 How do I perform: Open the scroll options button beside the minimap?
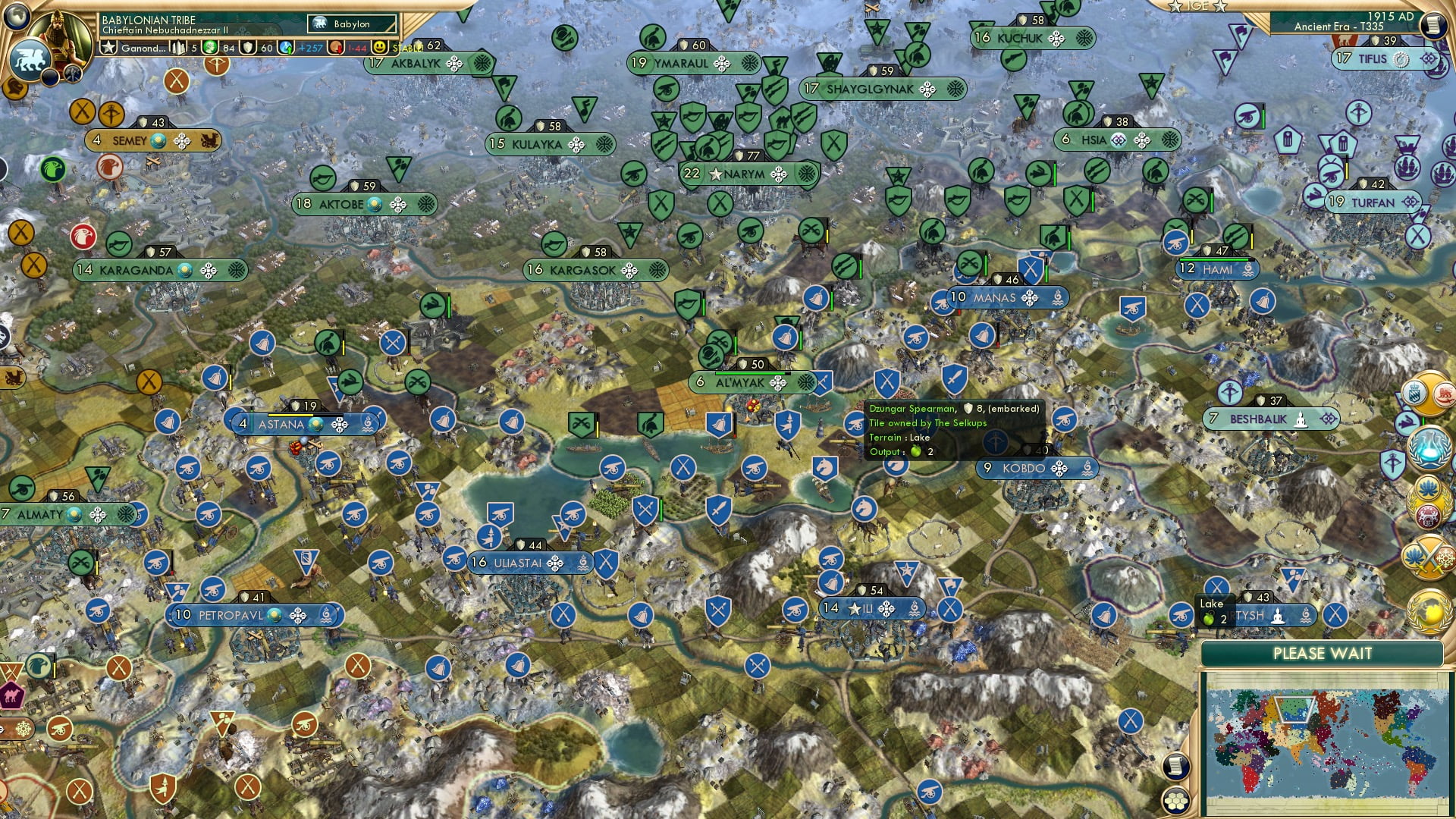(1175, 767)
